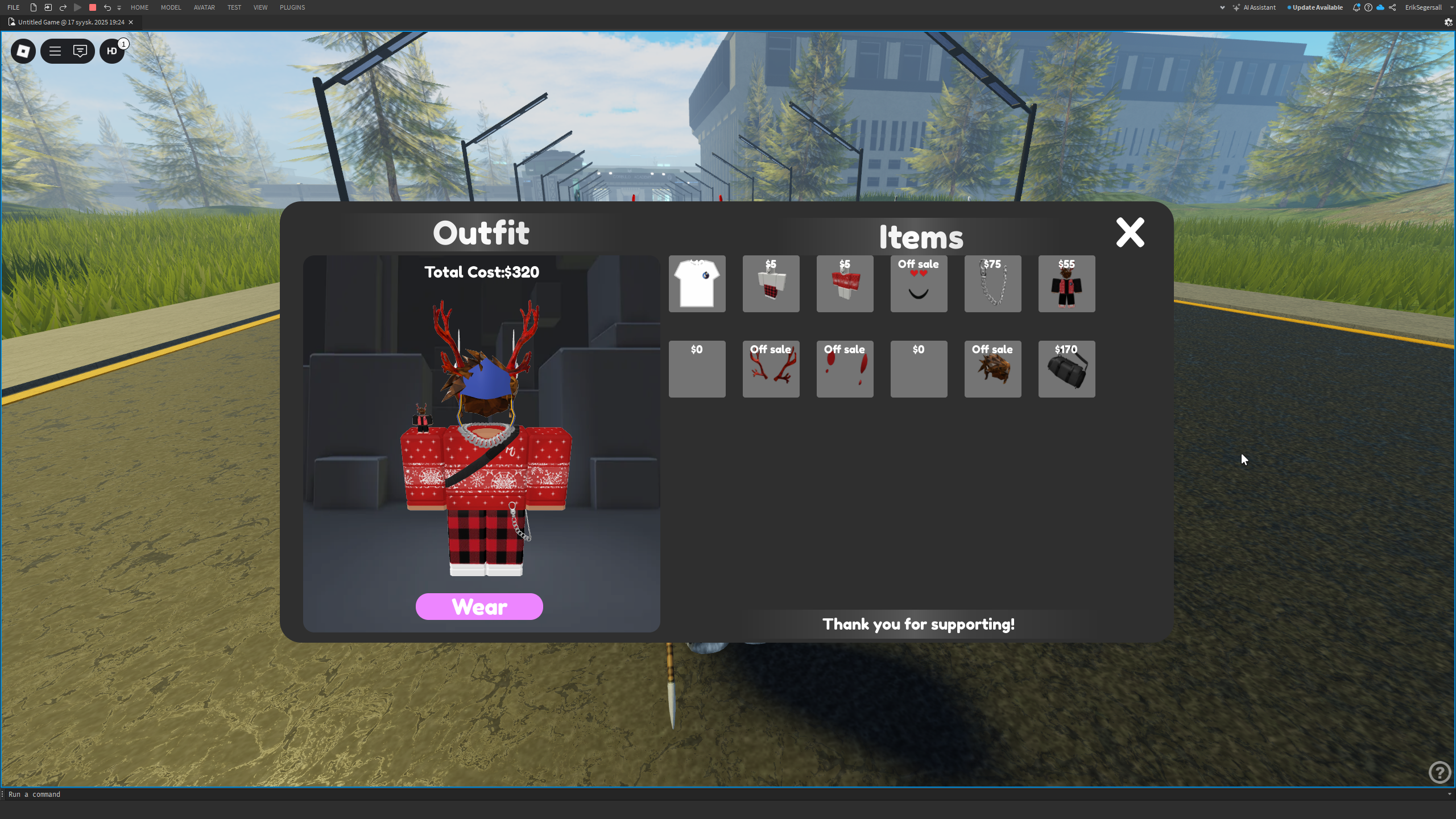Open the AI Assistant

pyautogui.click(x=1258, y=7)
